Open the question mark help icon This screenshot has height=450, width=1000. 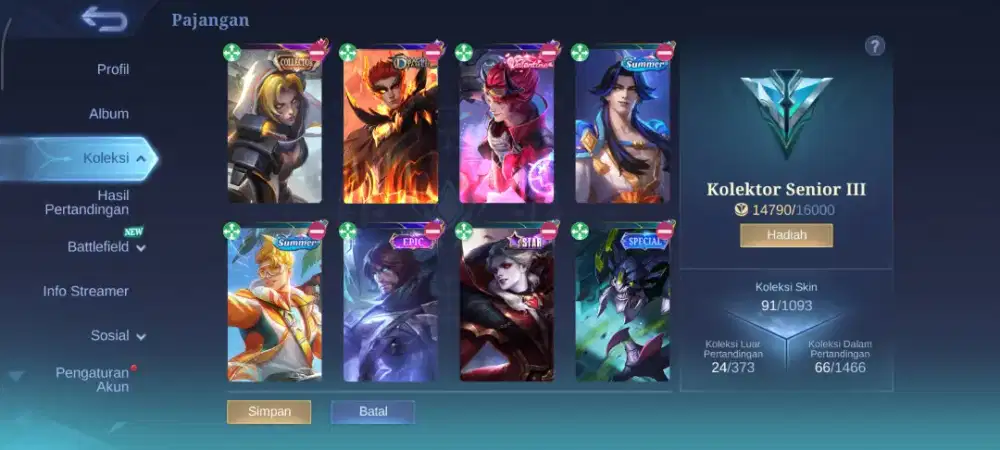coord(875,46)
